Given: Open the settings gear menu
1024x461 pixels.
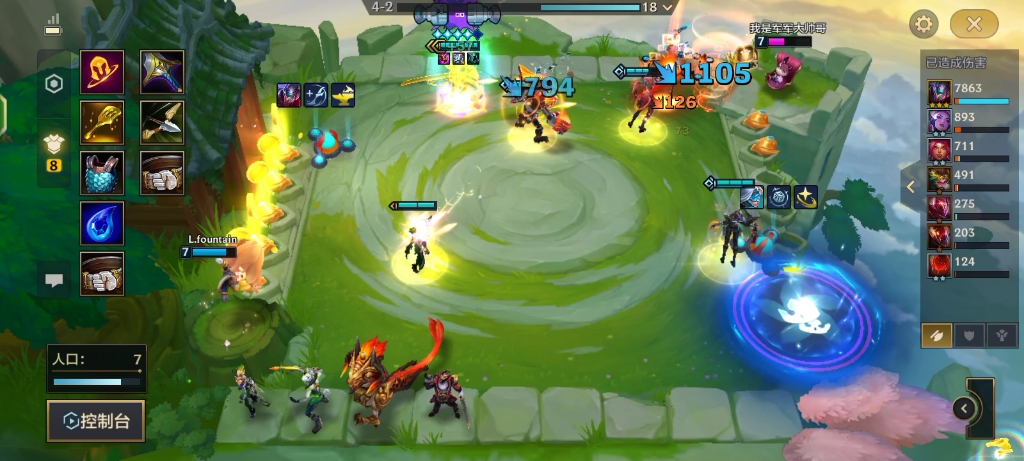Looking at the screenshot, I should pyautogui.click(x=923, y=24).
